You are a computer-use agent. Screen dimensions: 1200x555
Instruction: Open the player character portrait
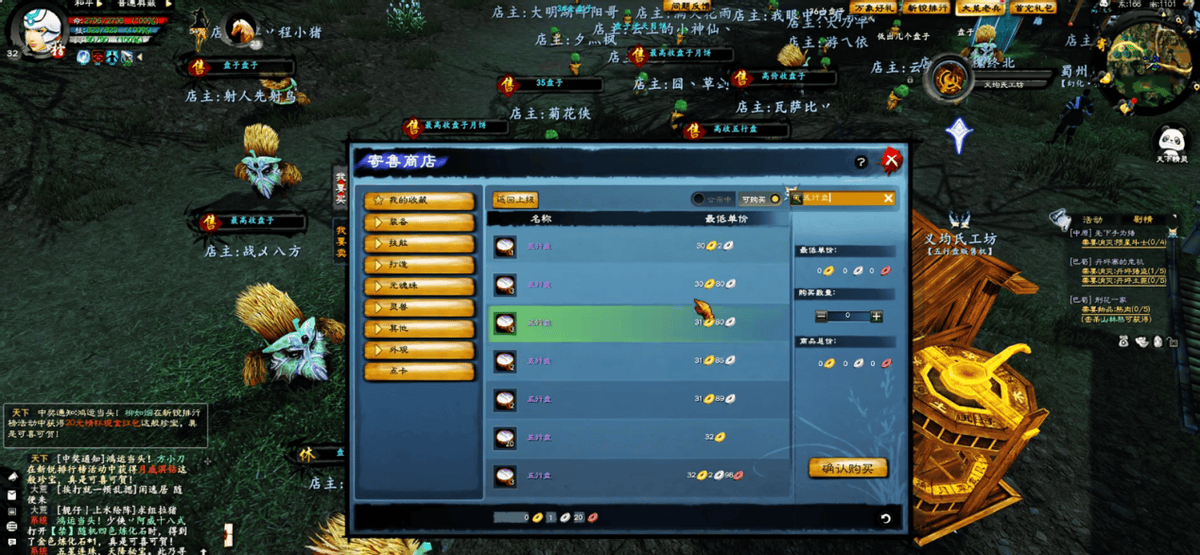coord(40,30)
